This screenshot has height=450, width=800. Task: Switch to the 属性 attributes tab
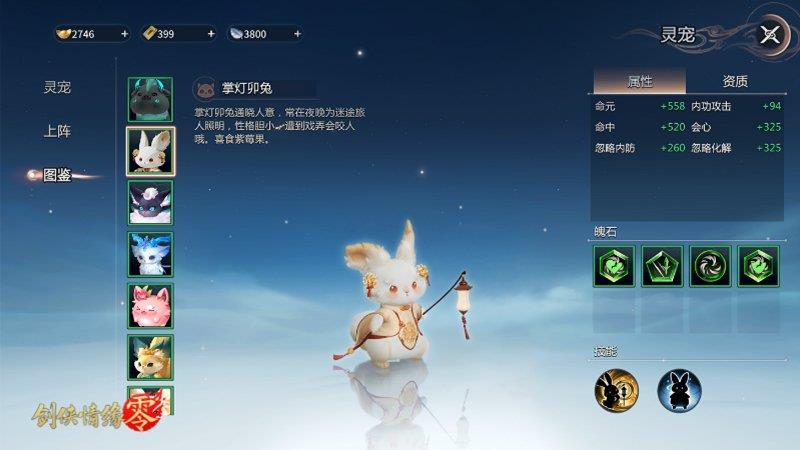coord(639,81)
